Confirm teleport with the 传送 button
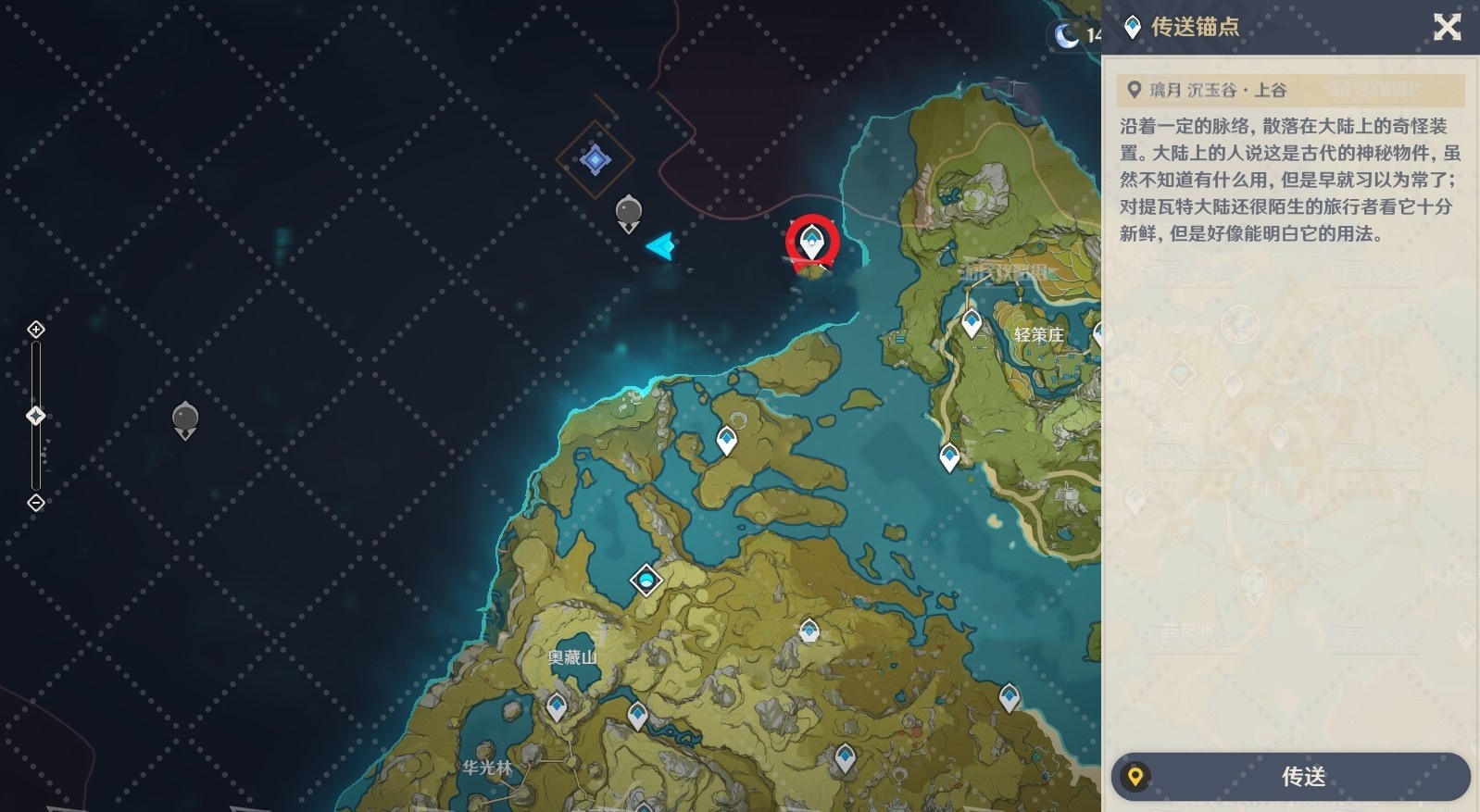Screen dimensions: 1480x812 pos(1290,776)
